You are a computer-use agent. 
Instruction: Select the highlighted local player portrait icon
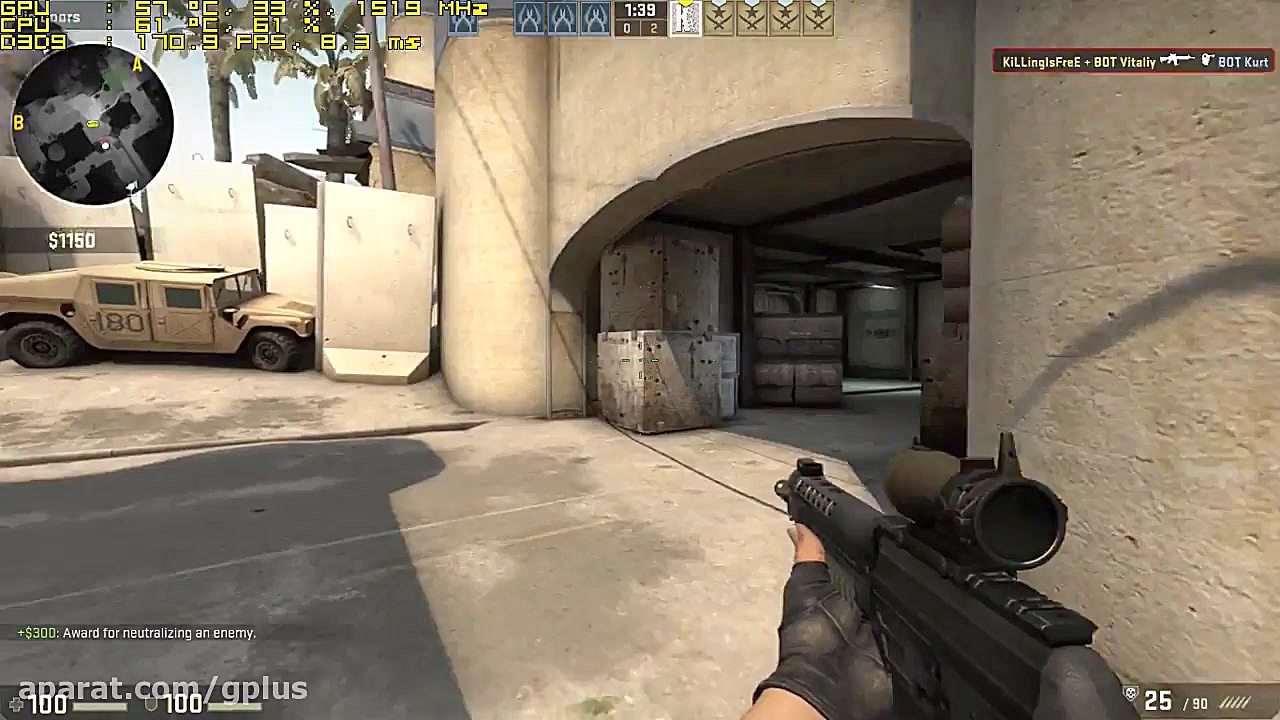click(x=685, y=18)
